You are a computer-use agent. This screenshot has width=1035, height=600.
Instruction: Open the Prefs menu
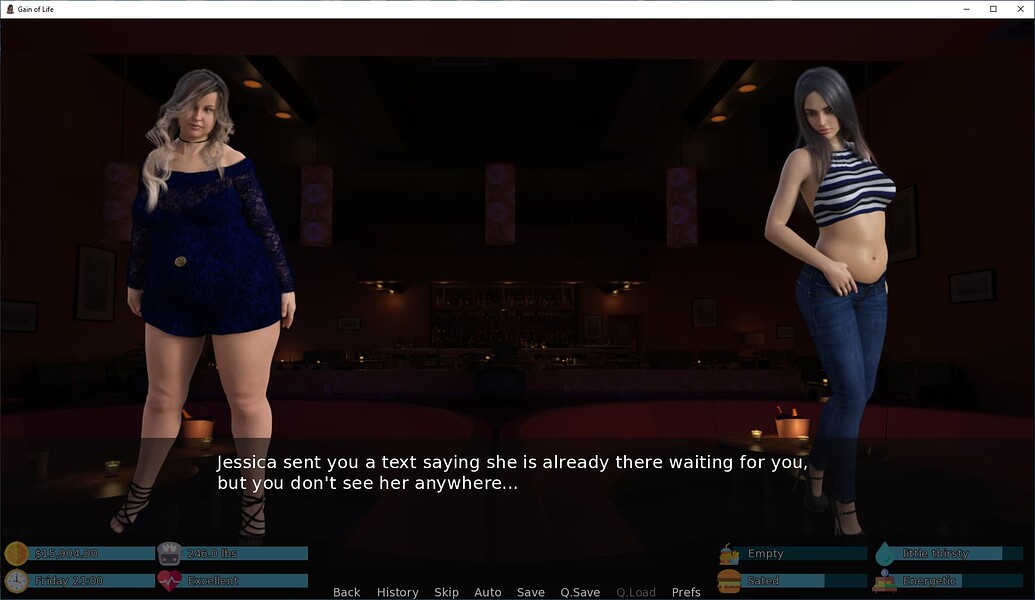(x=686, y=592)
